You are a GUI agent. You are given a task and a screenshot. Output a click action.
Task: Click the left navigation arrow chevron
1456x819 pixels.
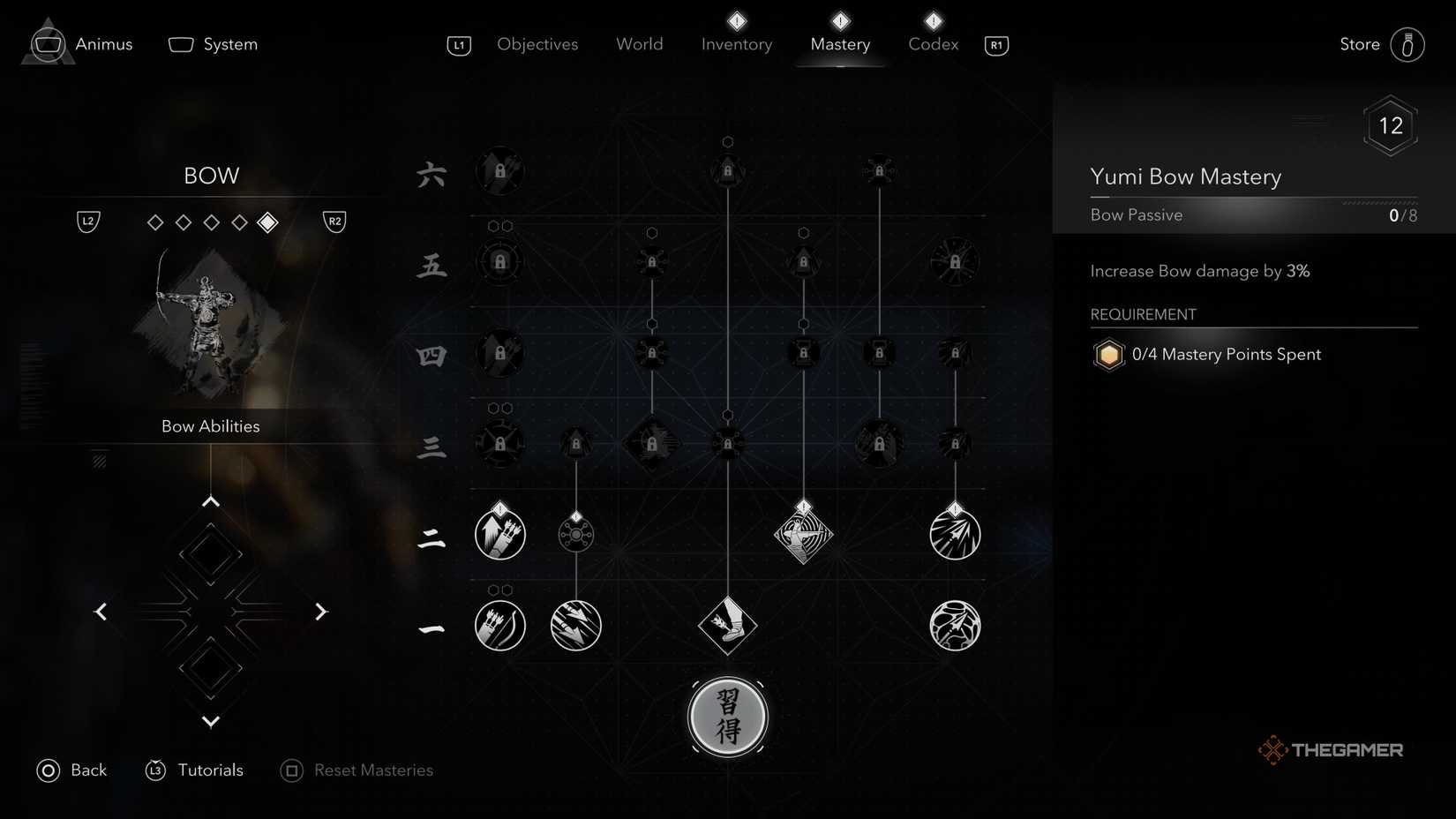(x=100, y=611)
